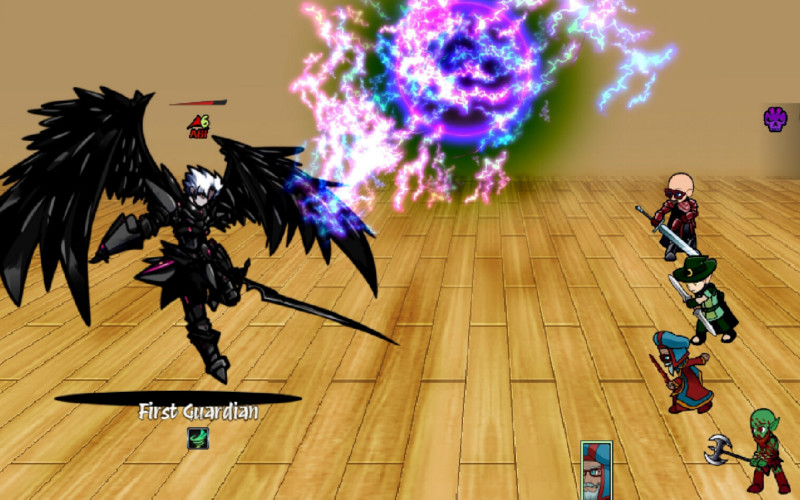Click the purple skull status icon
Image resolution: width=800 pixels, height=500 pixels.
775,120
